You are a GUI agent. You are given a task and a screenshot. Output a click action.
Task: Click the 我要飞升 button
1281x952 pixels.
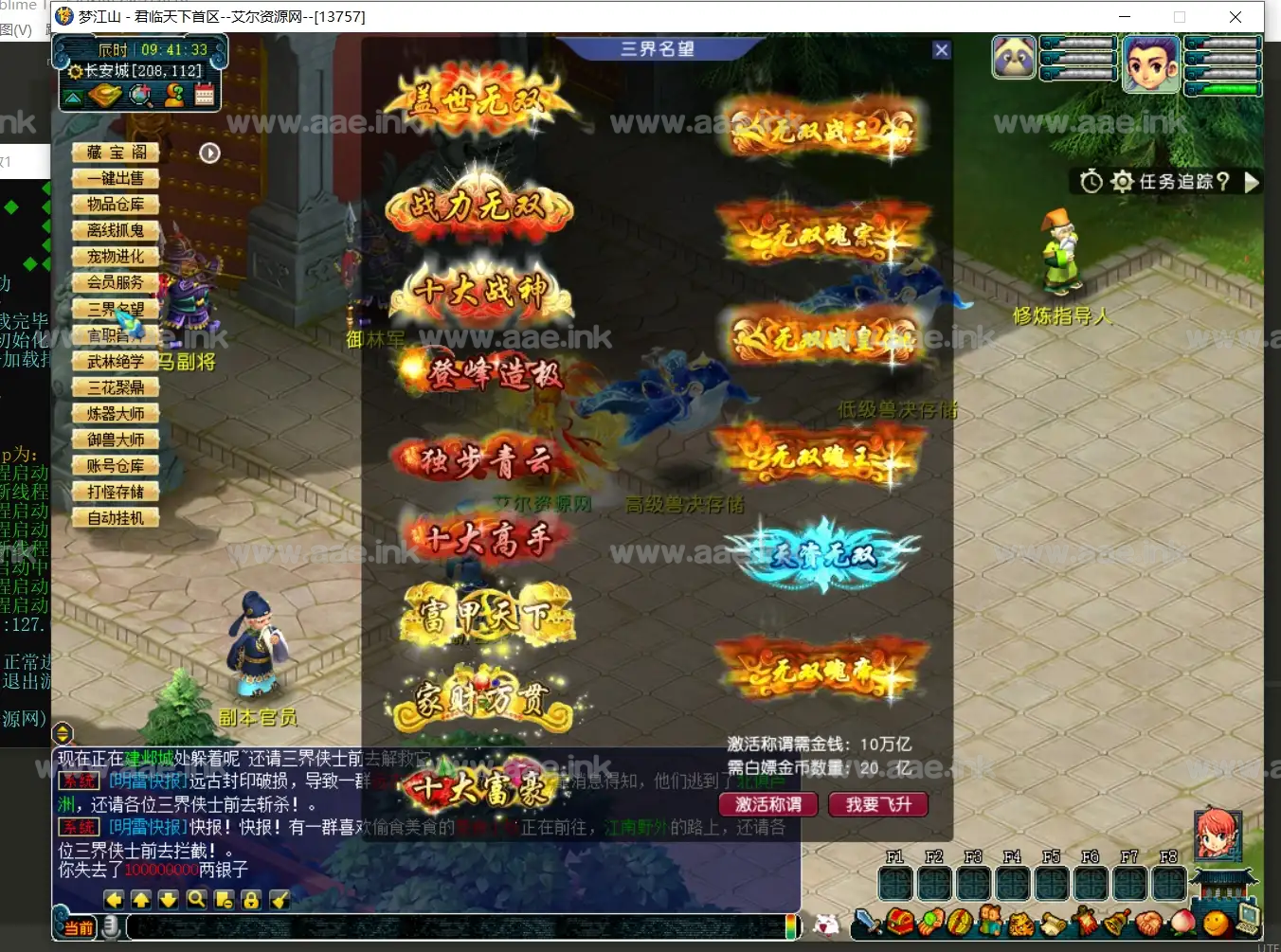878,804
